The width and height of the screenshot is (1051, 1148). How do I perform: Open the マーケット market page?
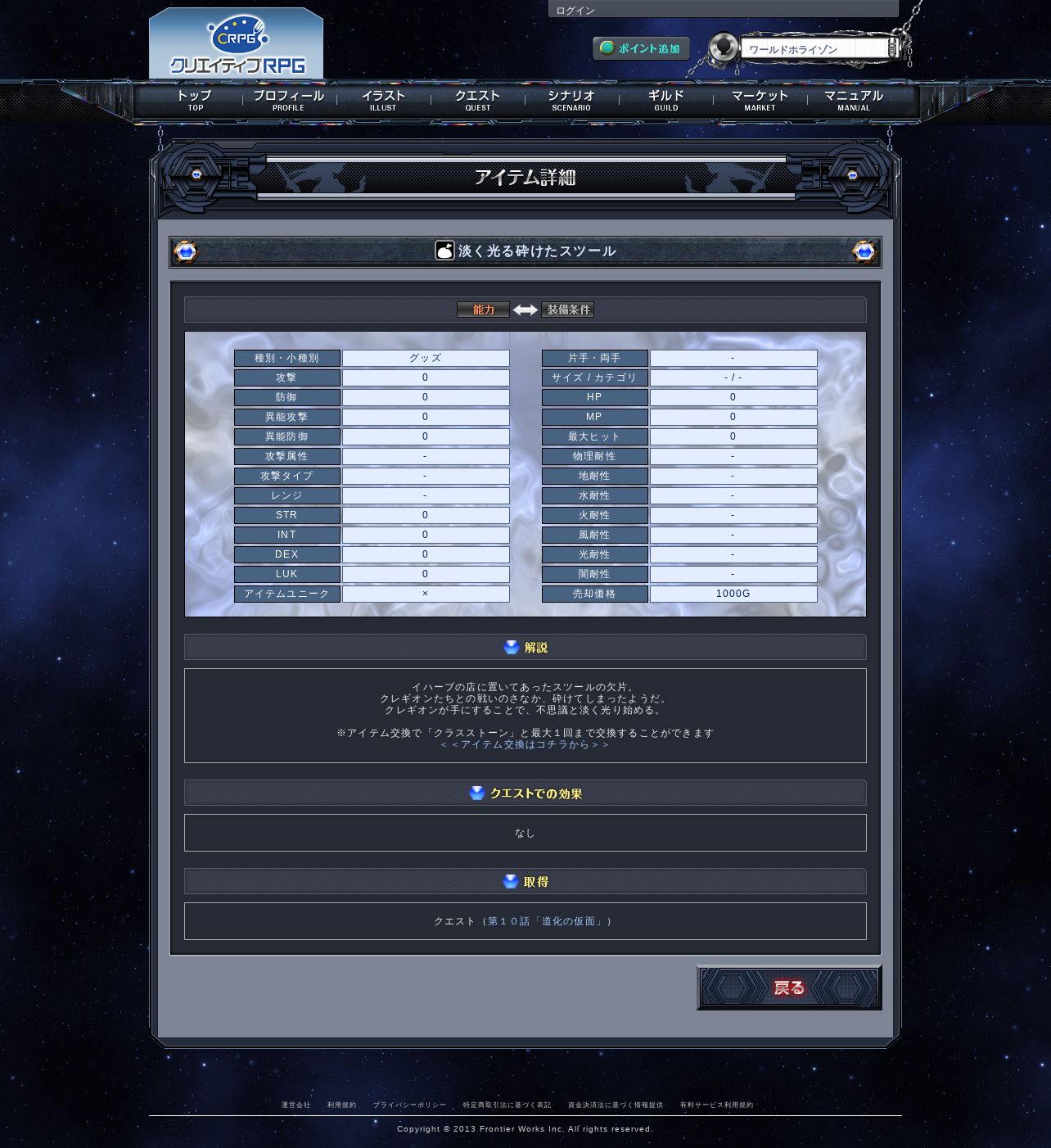coord(760,100)
